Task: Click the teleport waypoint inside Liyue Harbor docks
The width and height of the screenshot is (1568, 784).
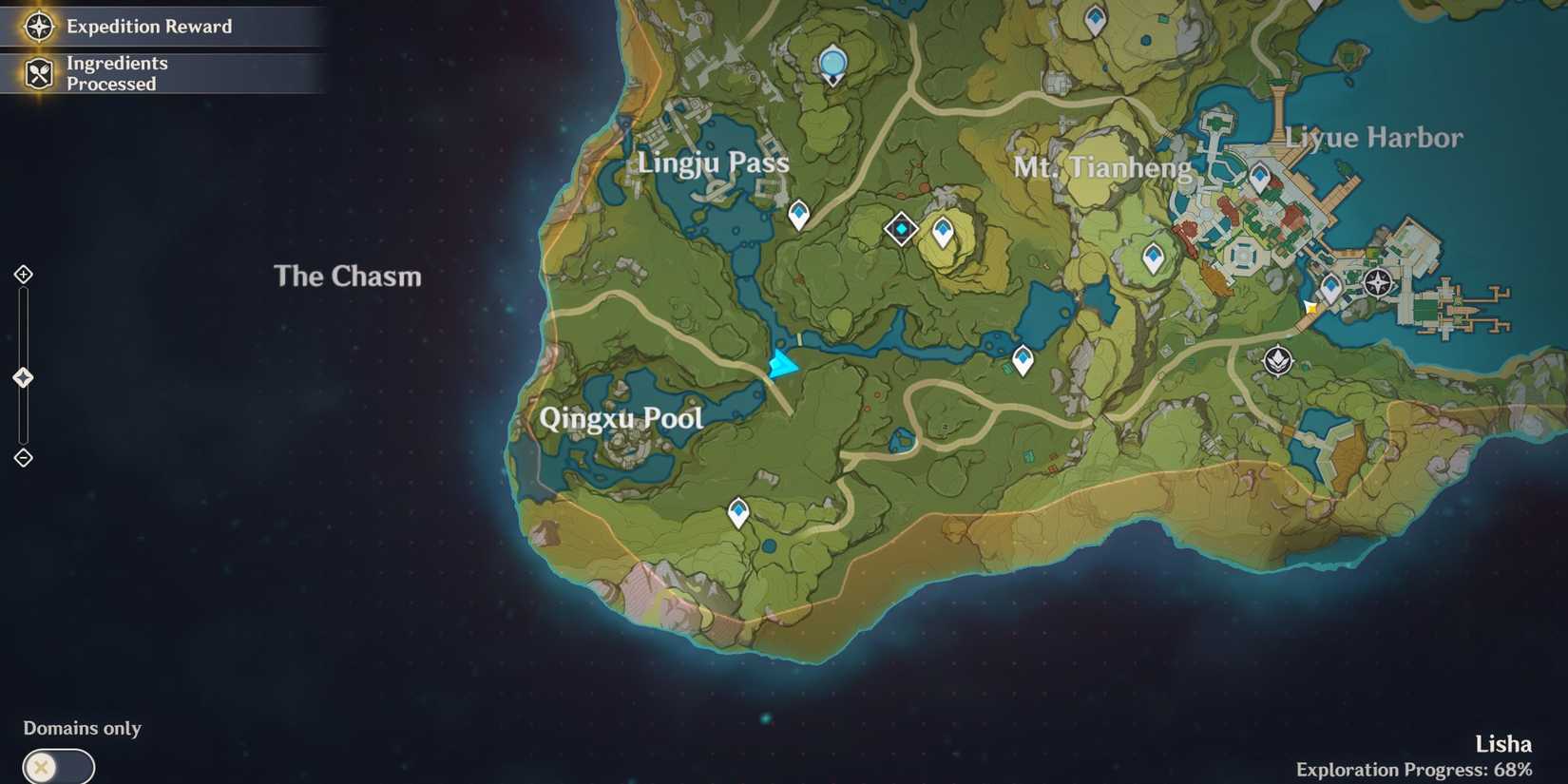Action: pos(1260,174)
